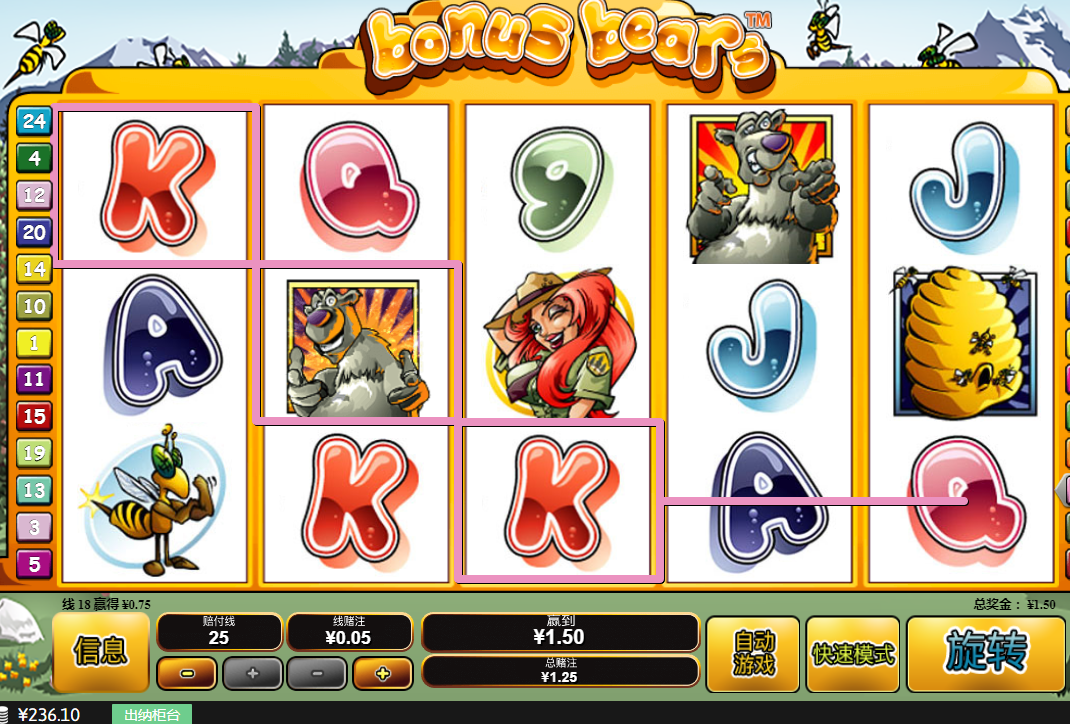Choose payline number 1
The height and width of the screenshot is (724, 1070).
click(x=34, y=343)
